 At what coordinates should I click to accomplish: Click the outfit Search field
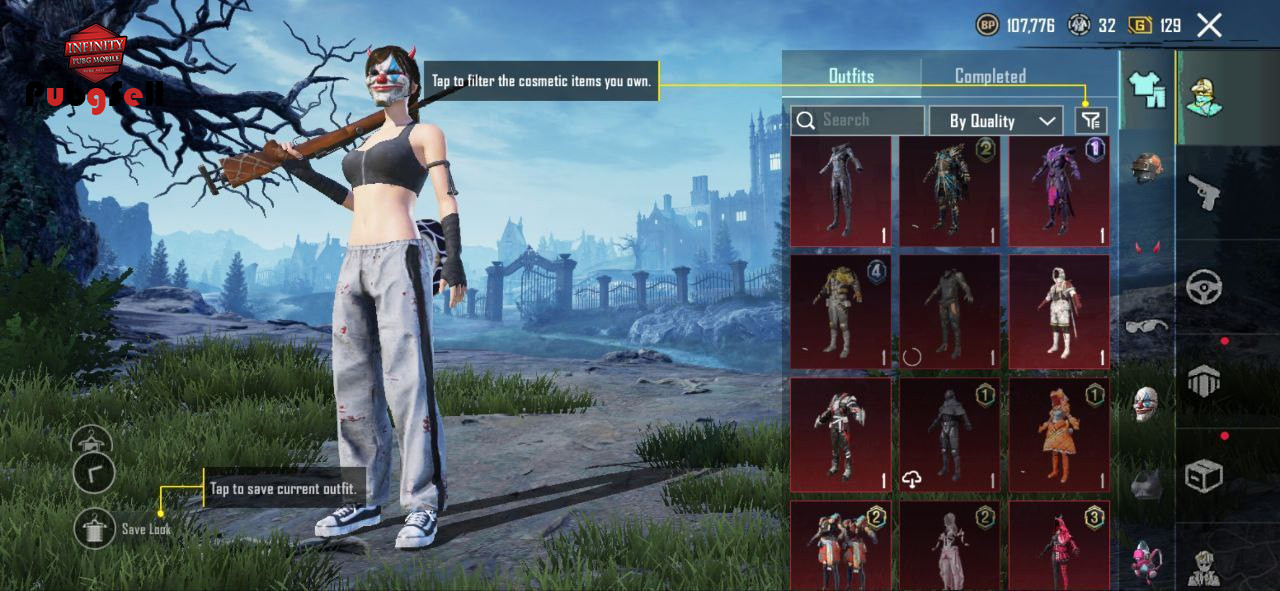857,120
